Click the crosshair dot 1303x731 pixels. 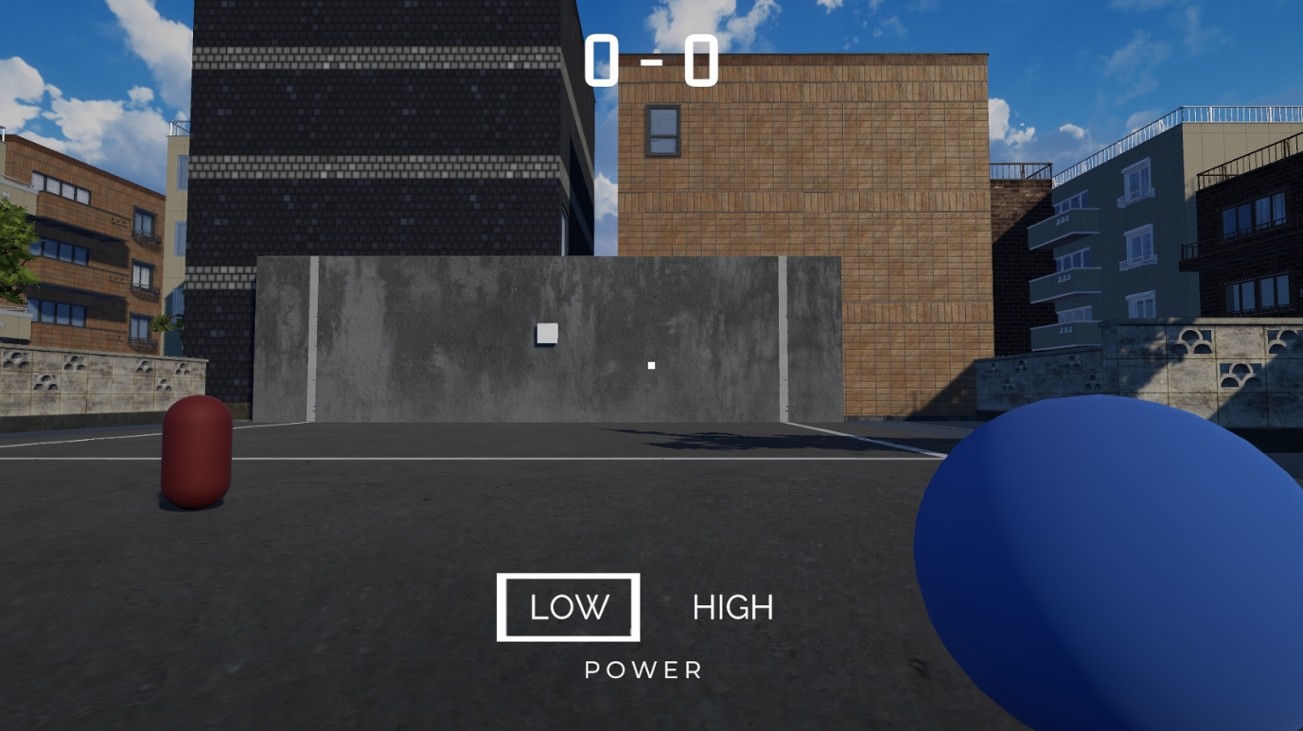click(x=652, y=364)
